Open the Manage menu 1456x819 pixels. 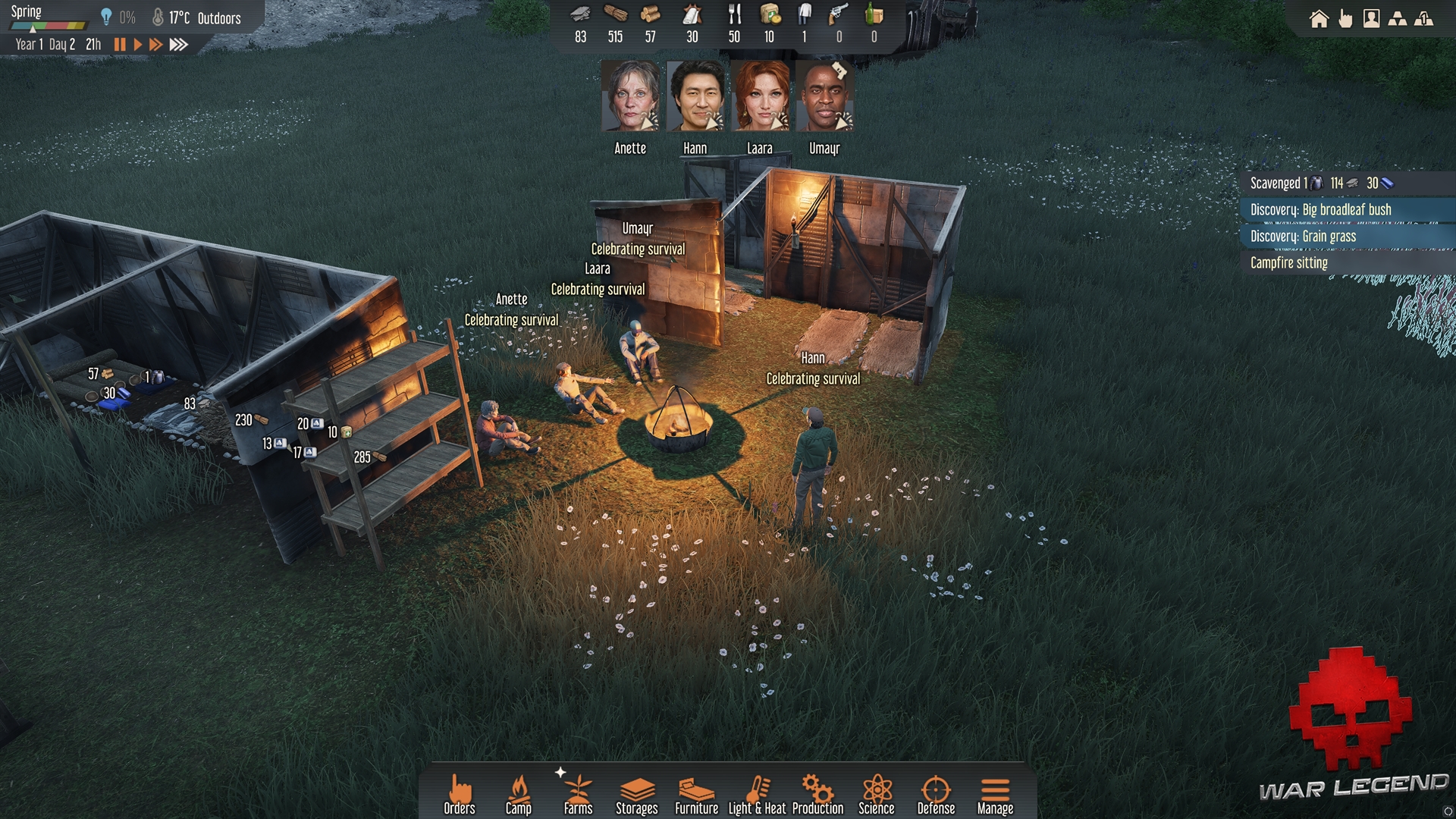click(995, 794)
